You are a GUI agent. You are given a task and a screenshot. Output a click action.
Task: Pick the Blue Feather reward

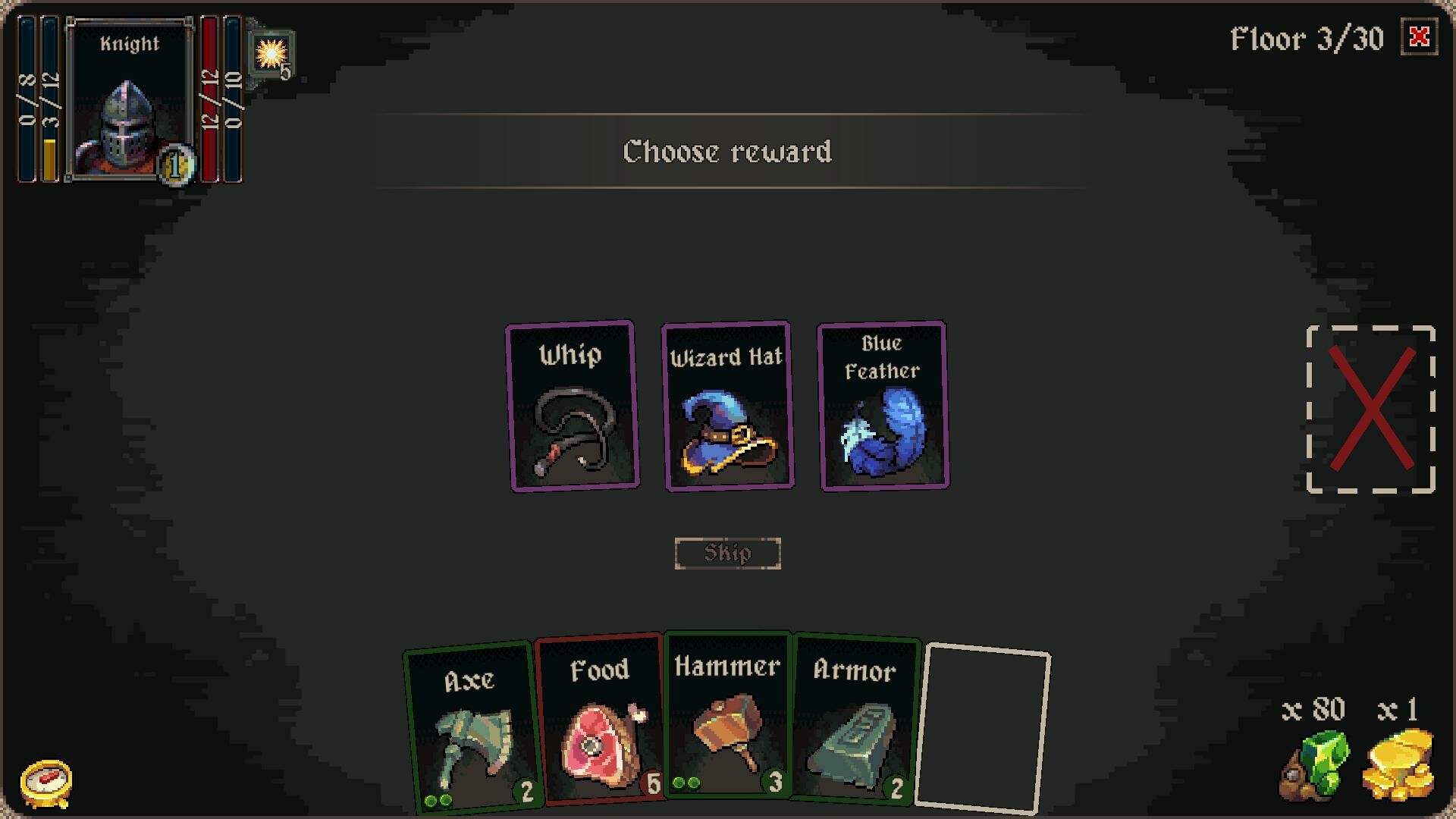881,406
